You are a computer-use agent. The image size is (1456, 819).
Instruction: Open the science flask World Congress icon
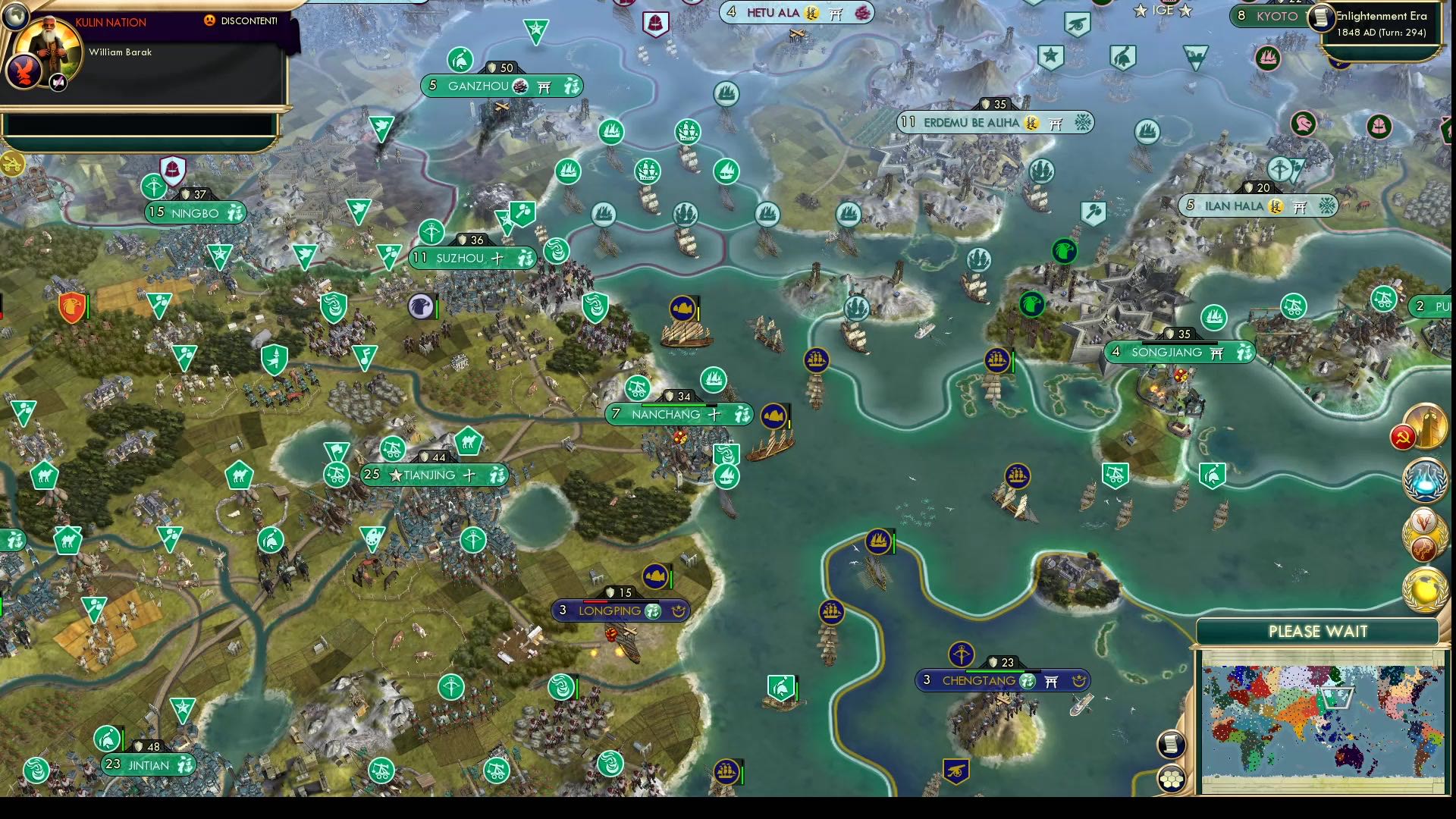coord(1423,479)
